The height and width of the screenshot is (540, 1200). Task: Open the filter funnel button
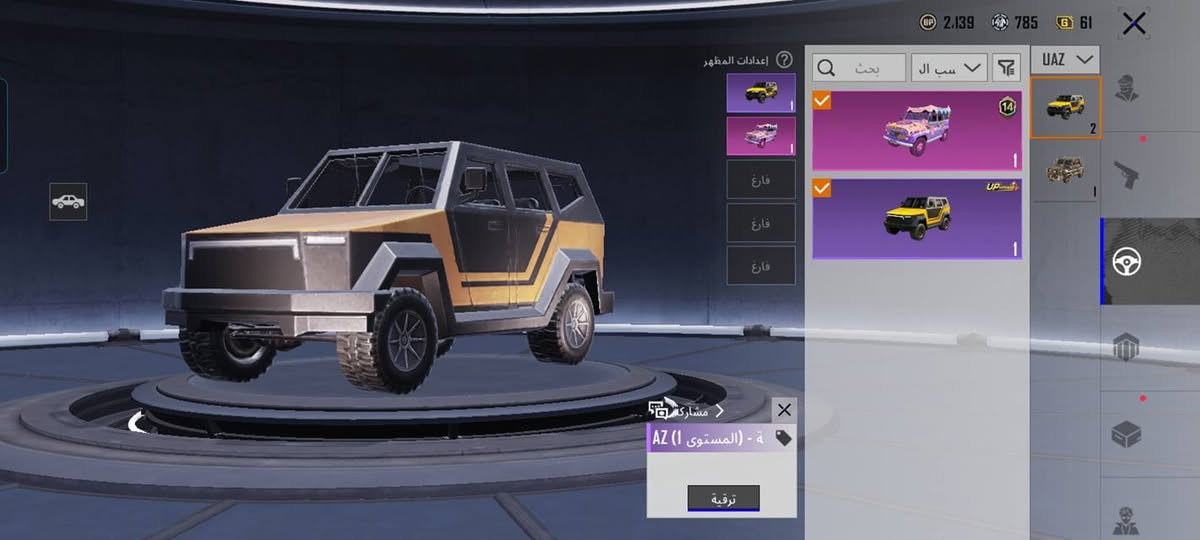(x=1006, y=68)
